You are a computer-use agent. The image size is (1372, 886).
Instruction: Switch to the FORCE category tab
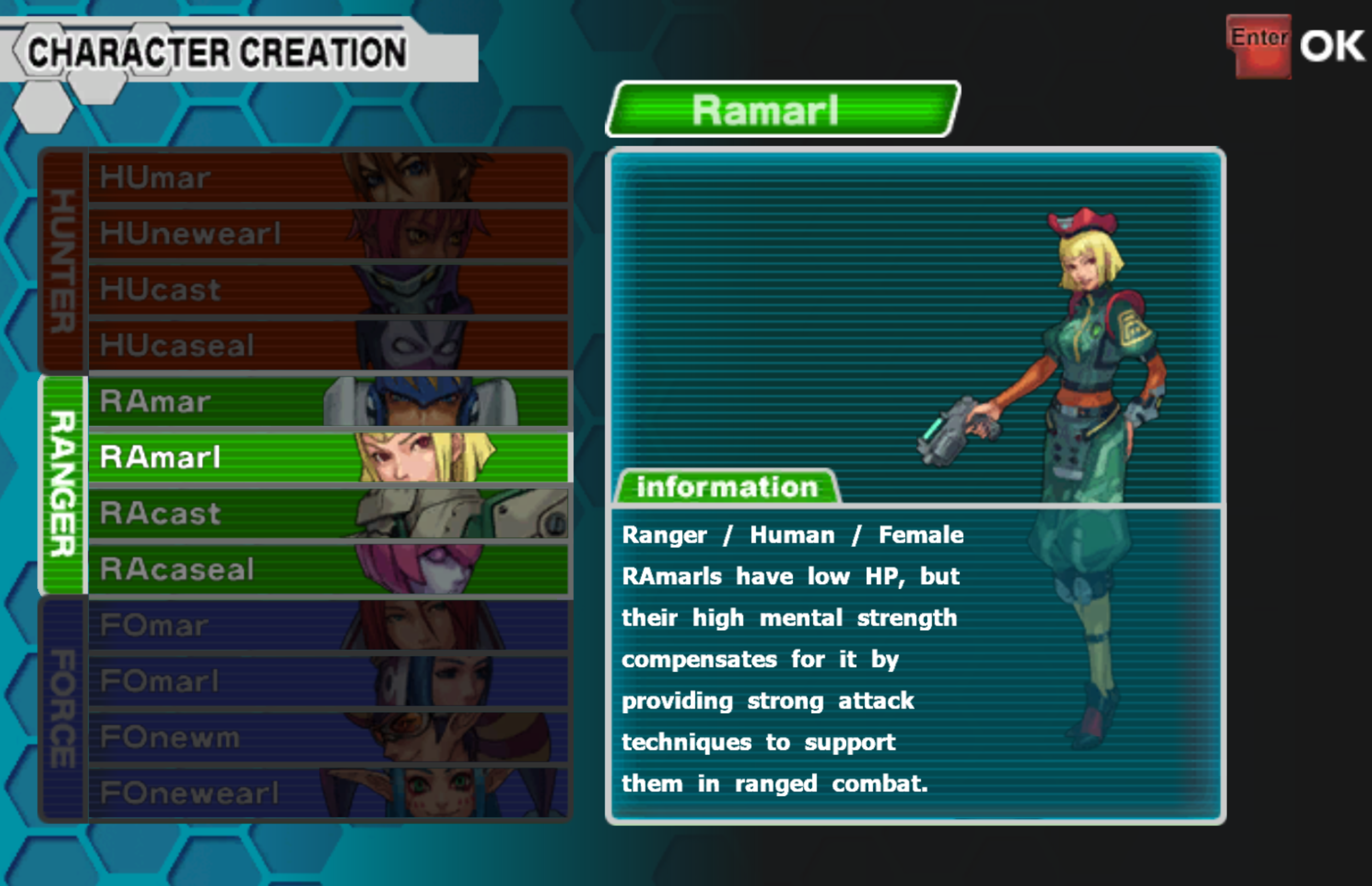coord(63,709)
